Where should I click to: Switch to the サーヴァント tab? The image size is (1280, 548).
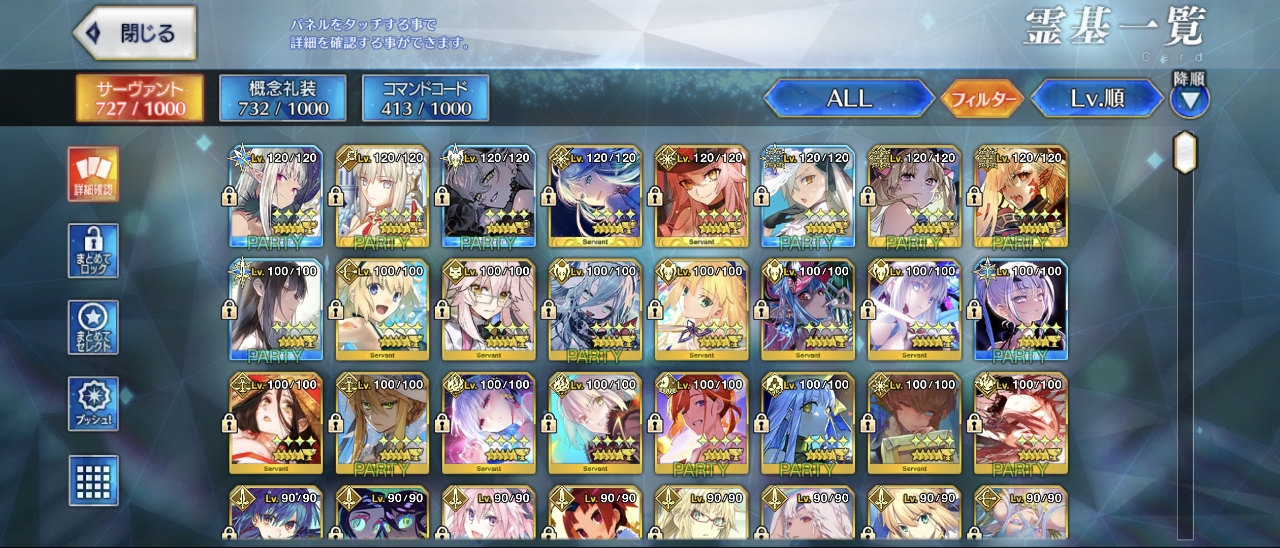[140, 98]
